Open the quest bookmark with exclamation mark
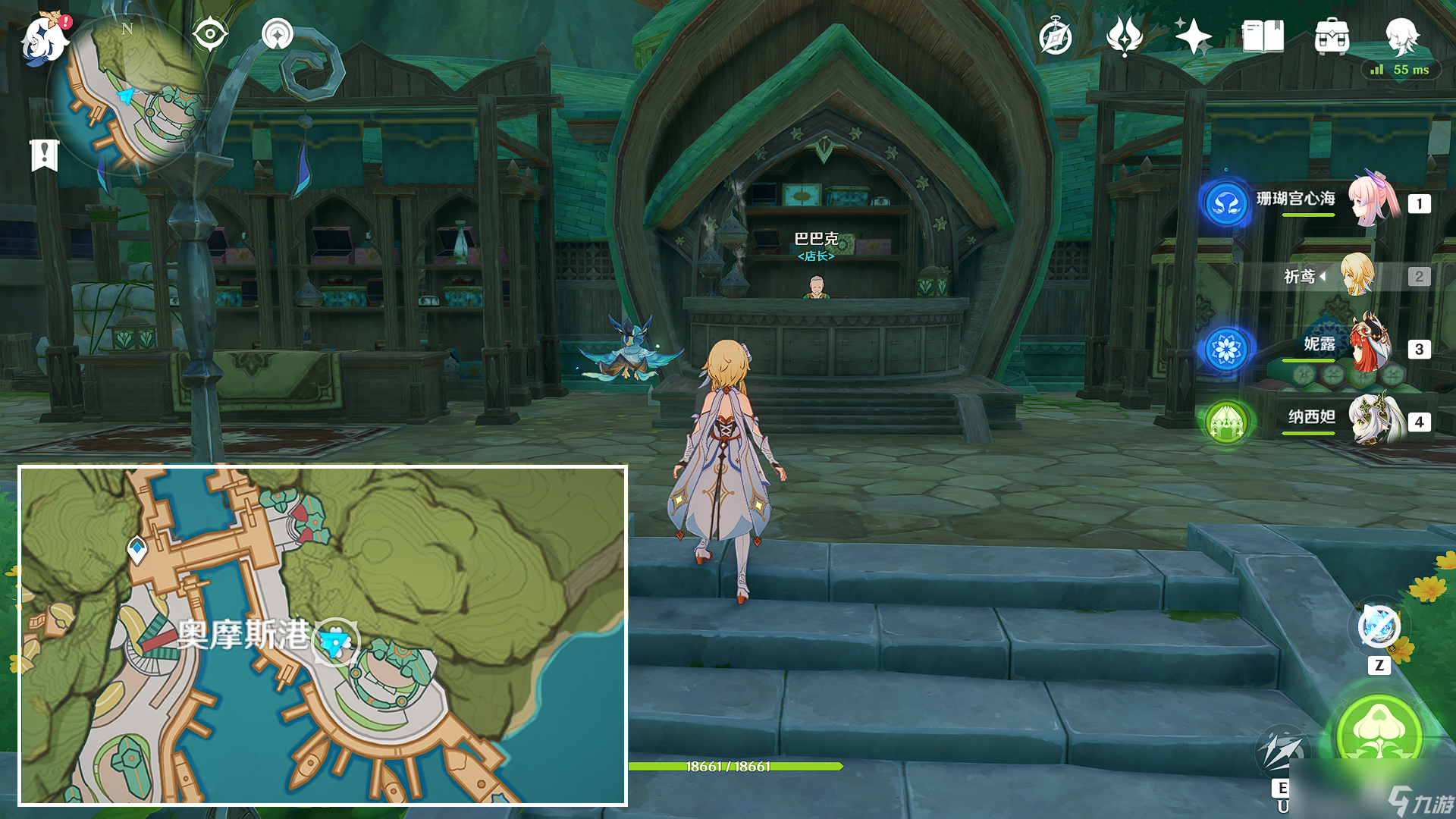The image size is (1456, 819). (x=45, y=155)
